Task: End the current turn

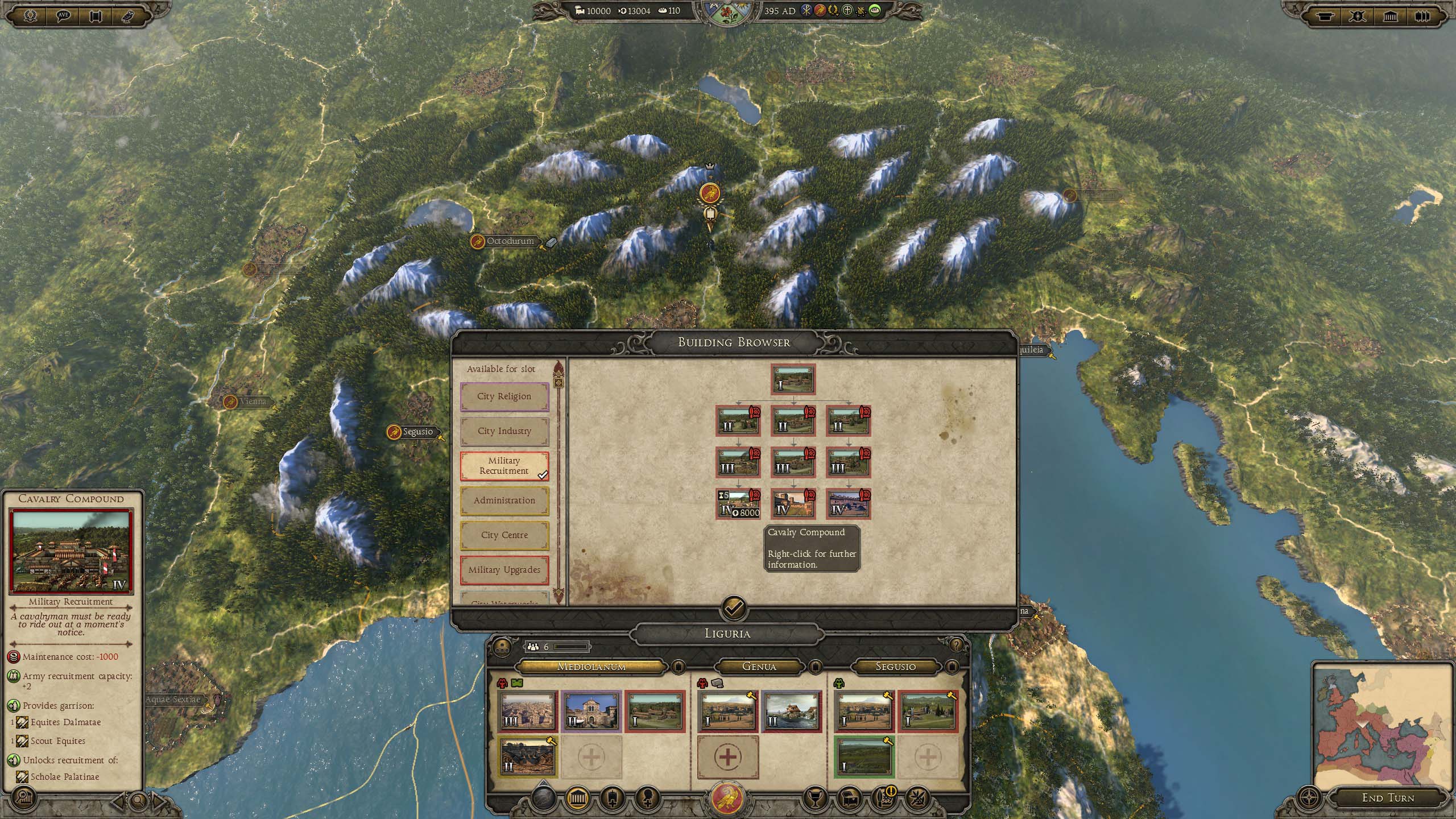Action: pyautogui.click(x=1388, y=798)
